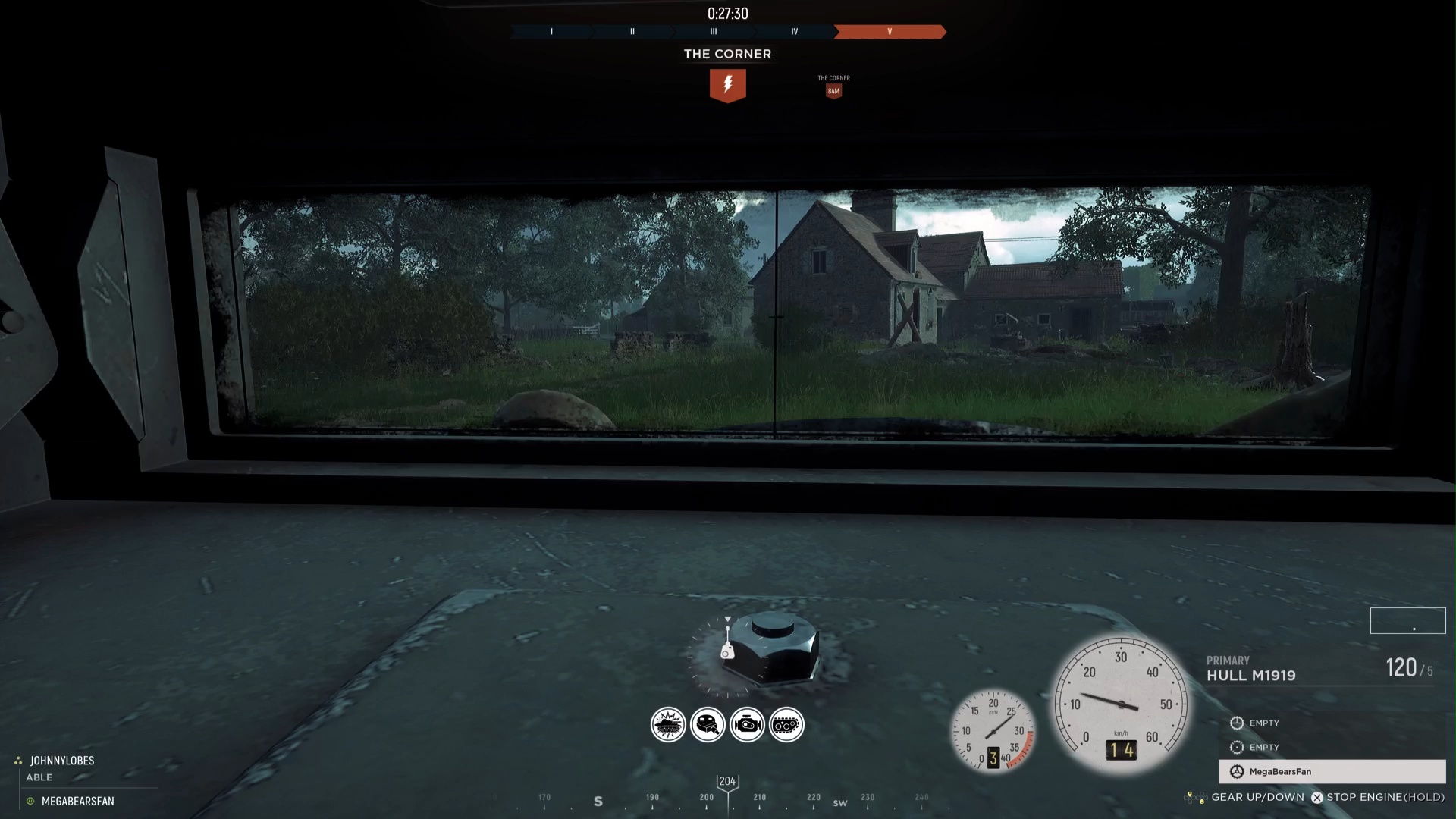Click the engine status icon

[747, 725]
